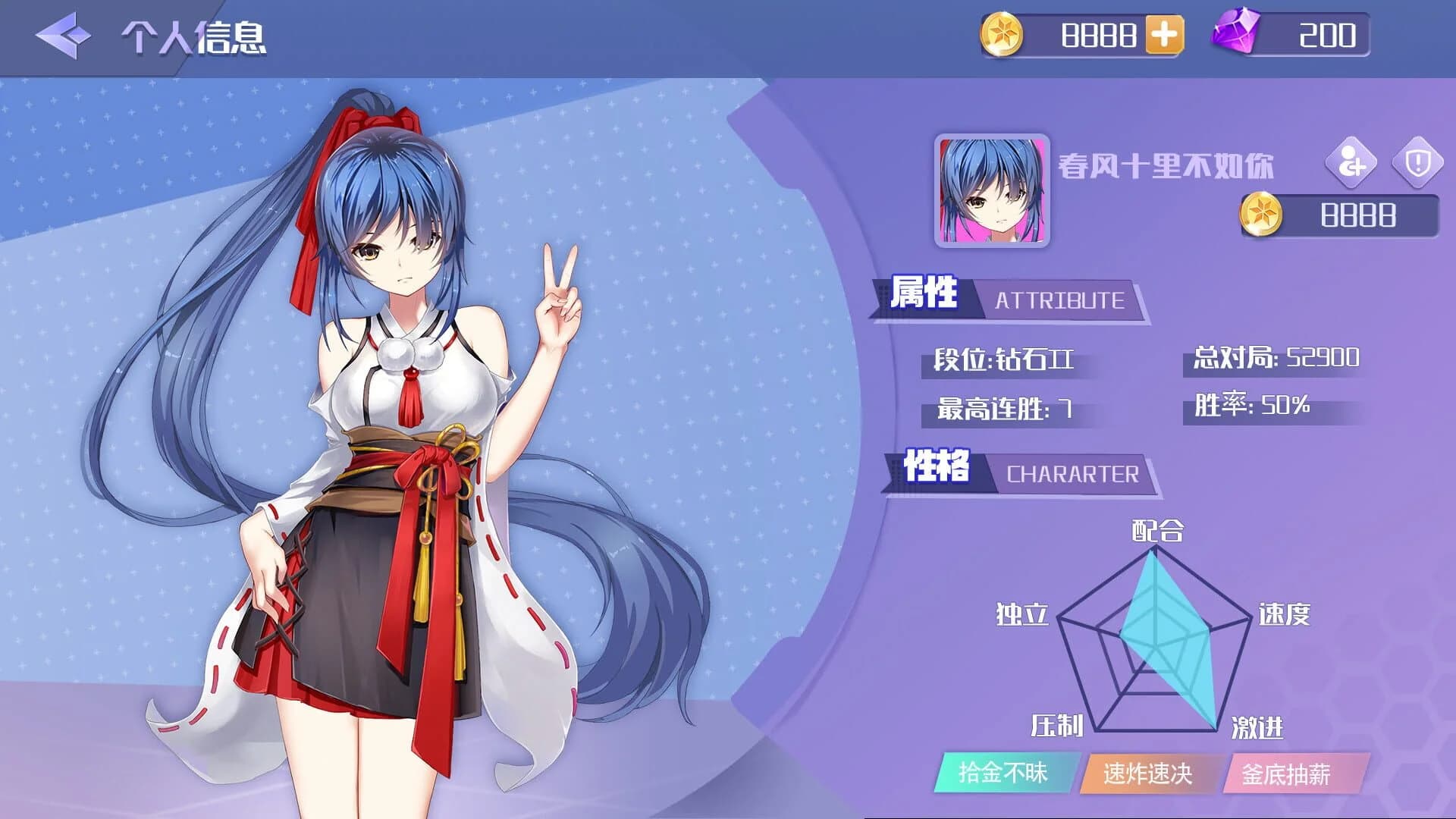Report player via shield exclamation icon
This screenshot has width=1456, height=819.
(x=1417, y=162)
